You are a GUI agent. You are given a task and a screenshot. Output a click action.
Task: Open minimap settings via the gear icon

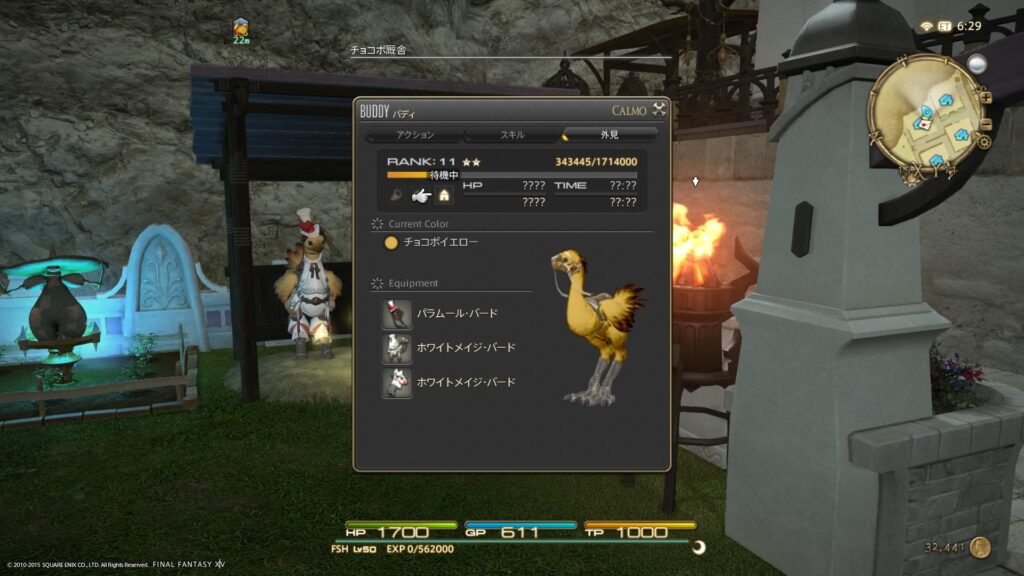click(985, 142)
